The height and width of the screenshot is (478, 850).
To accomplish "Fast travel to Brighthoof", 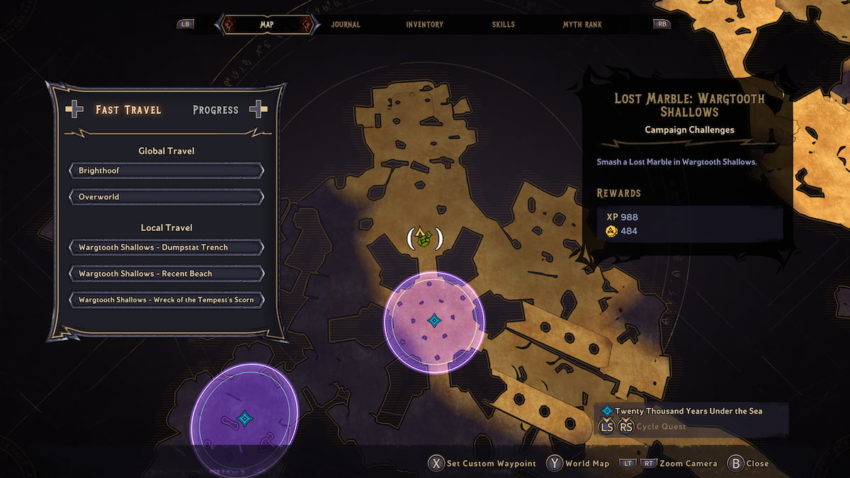I will pyautogui.click(x=165, y=171).
